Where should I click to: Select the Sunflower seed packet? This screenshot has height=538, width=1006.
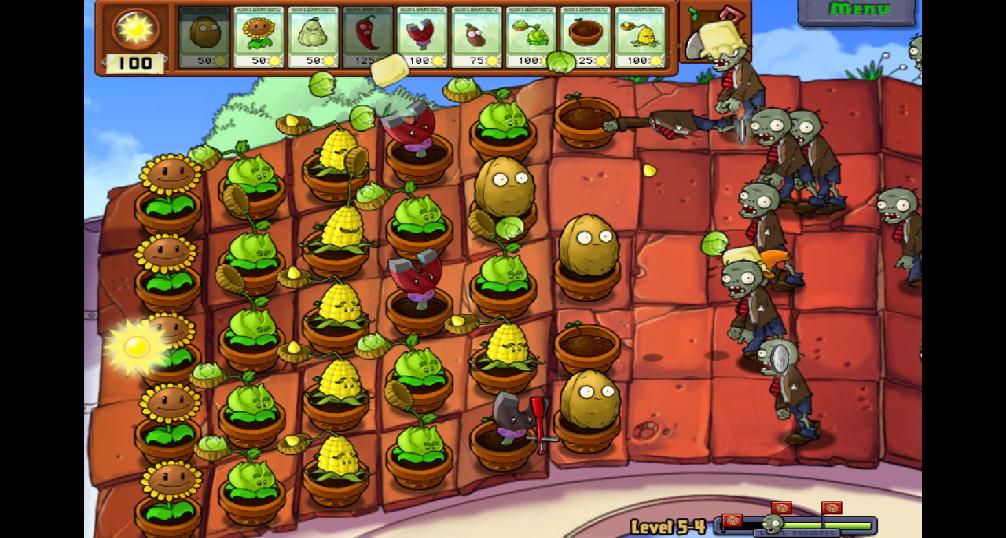click(x=258, y=37)
